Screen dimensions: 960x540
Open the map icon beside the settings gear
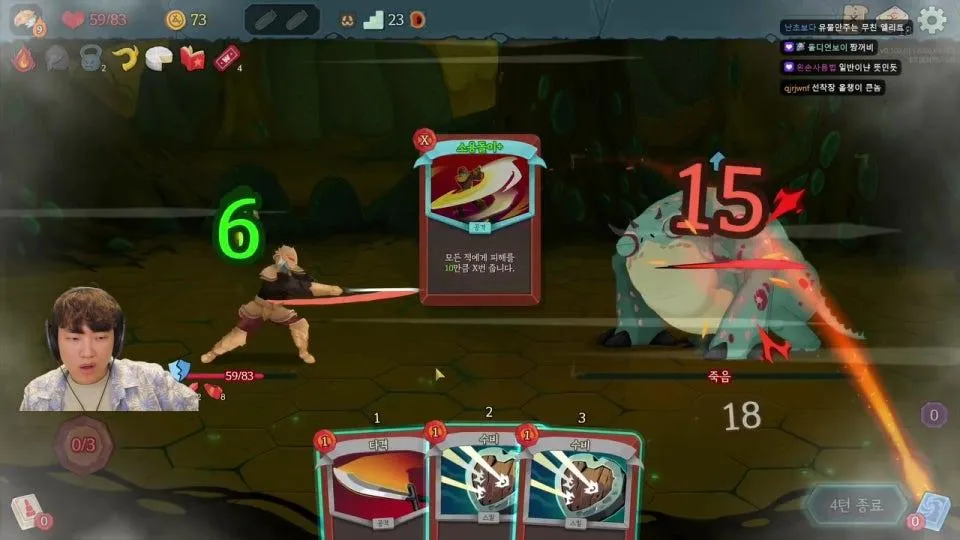892,17
